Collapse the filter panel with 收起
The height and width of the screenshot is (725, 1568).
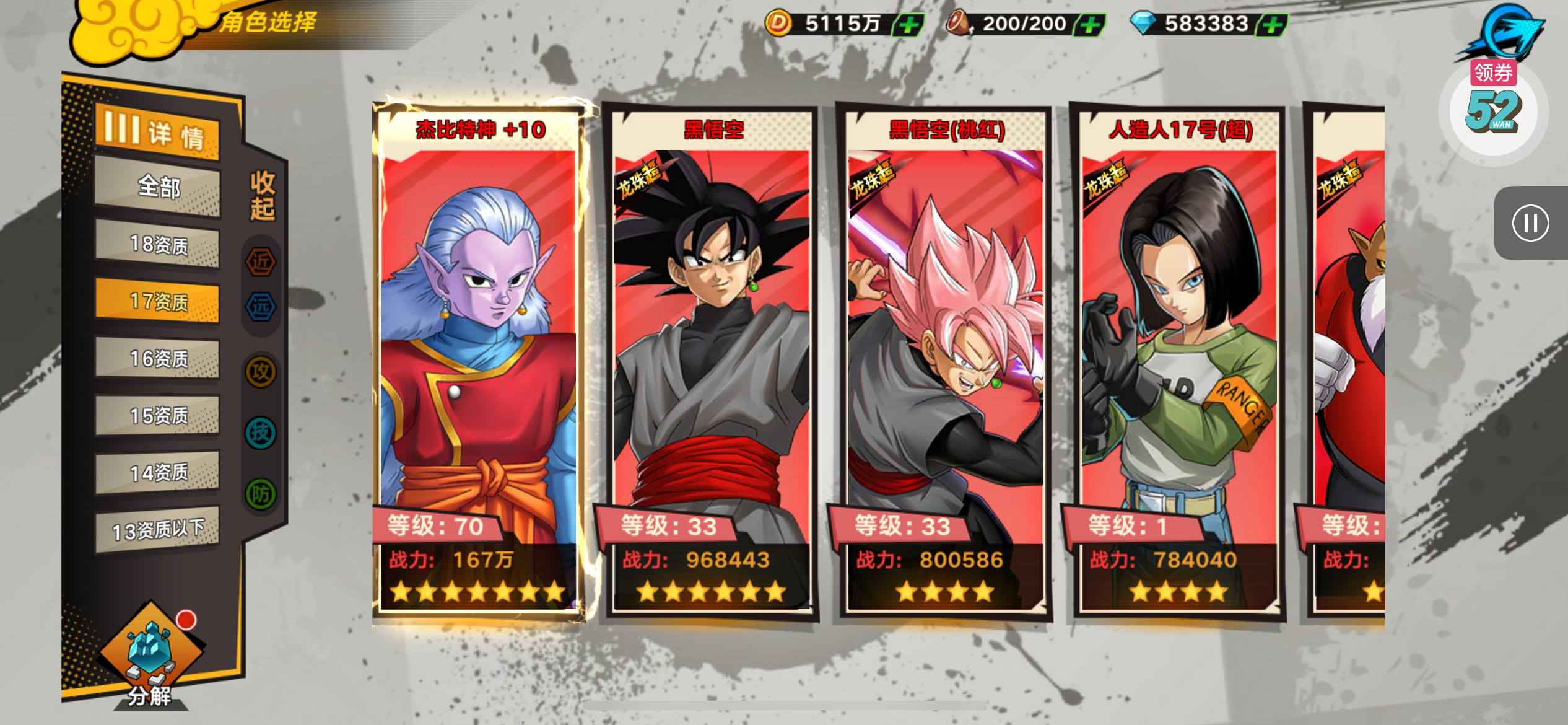coord(262,196)
